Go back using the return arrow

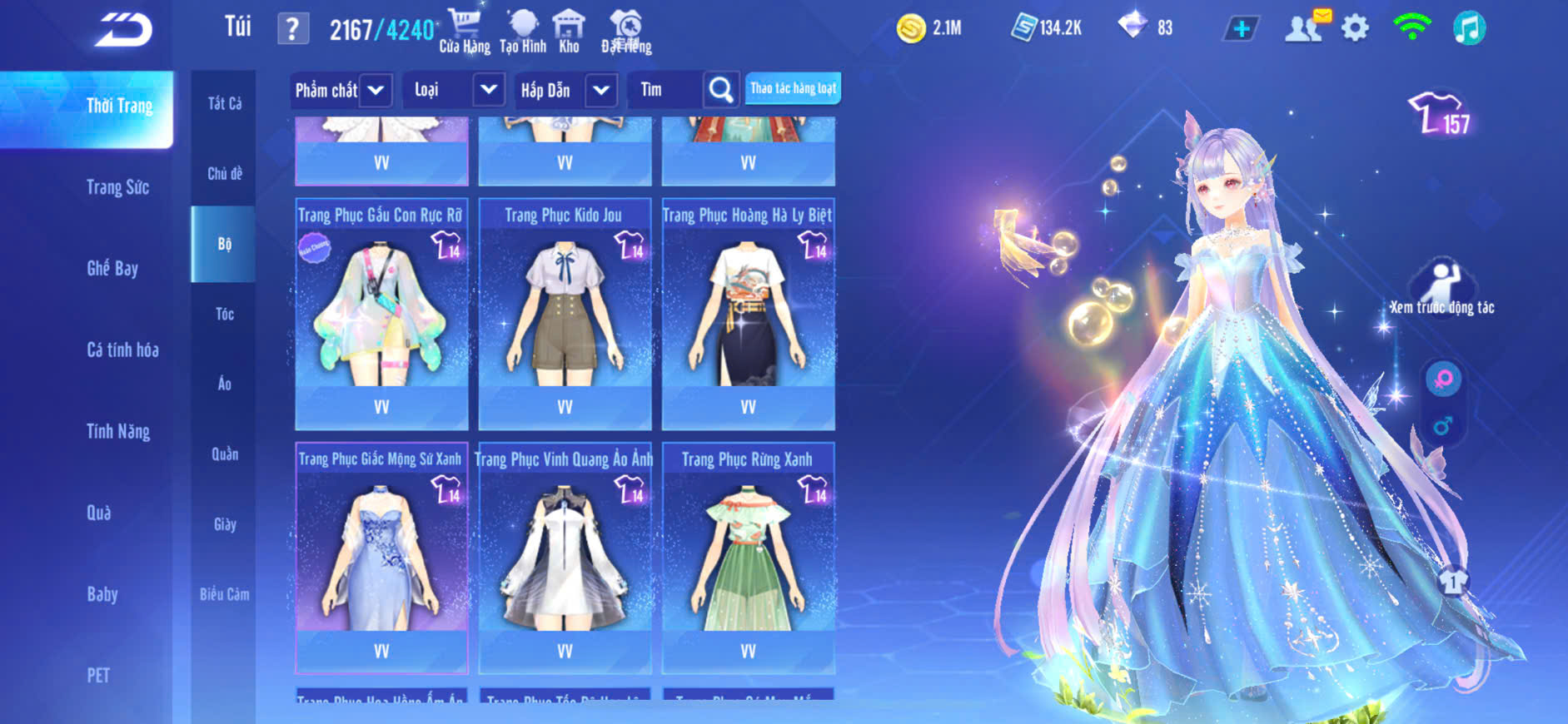(124, 31)
